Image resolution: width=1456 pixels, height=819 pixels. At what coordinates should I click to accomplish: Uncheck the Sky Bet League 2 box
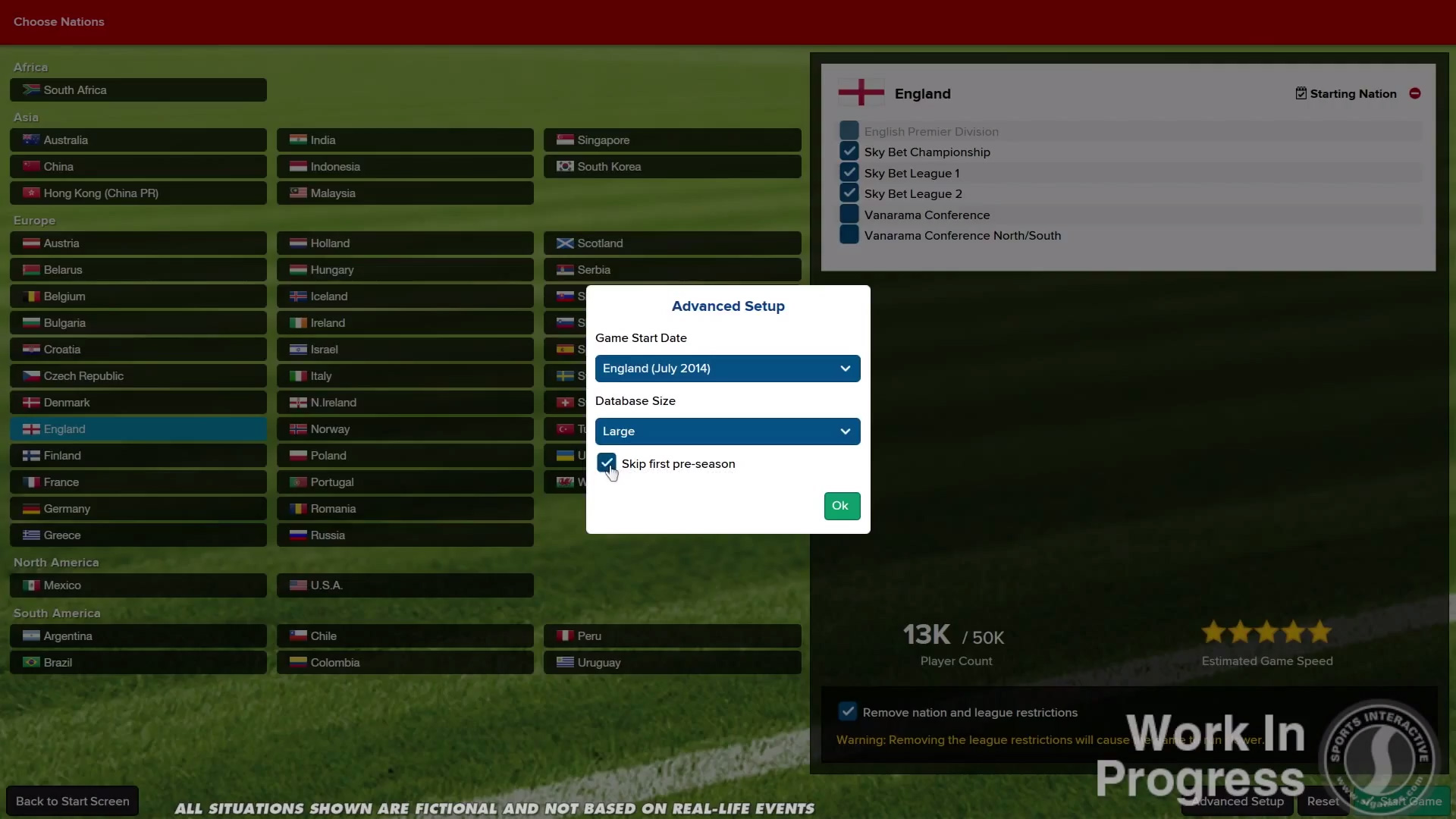point(849,193)
